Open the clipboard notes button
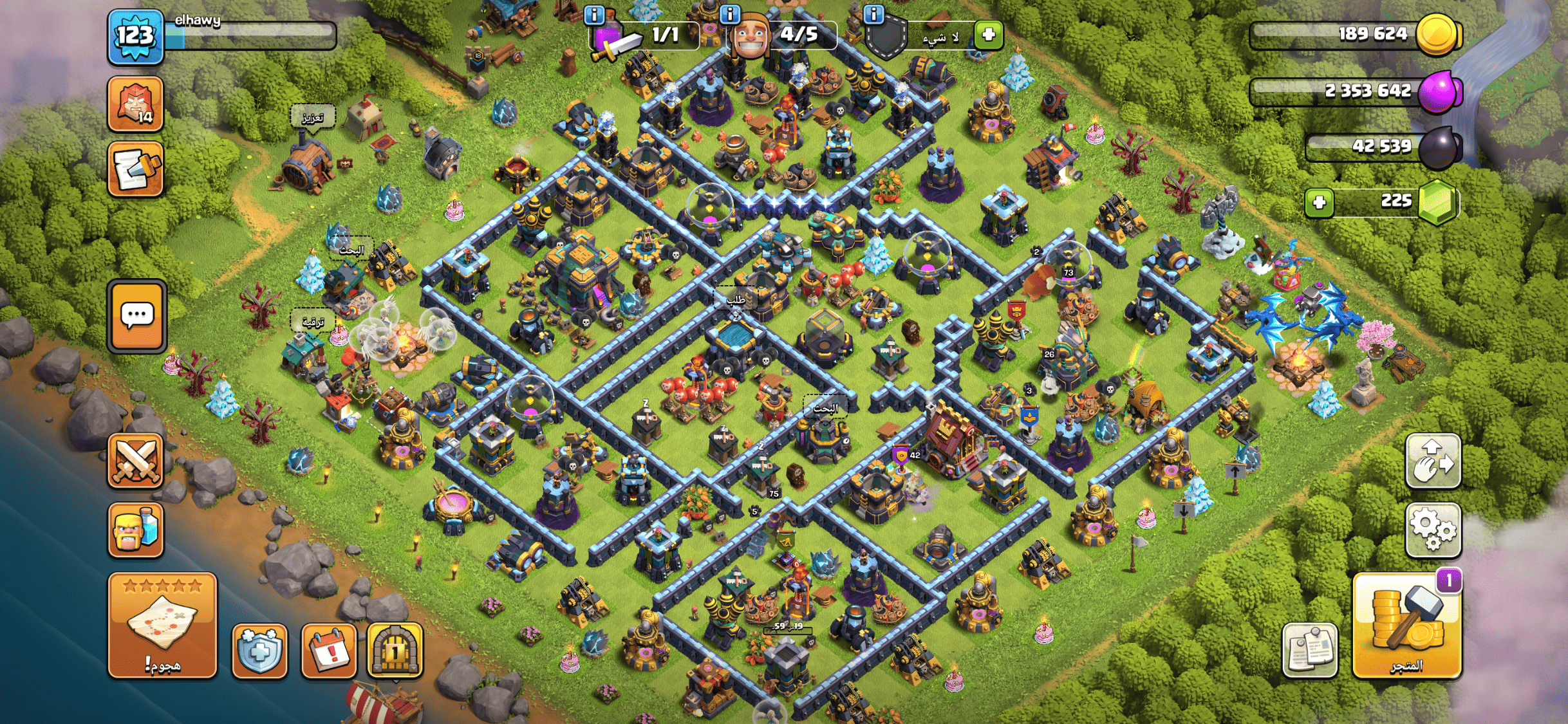Screen dimensions: 1568x724 pos(1309,650)
